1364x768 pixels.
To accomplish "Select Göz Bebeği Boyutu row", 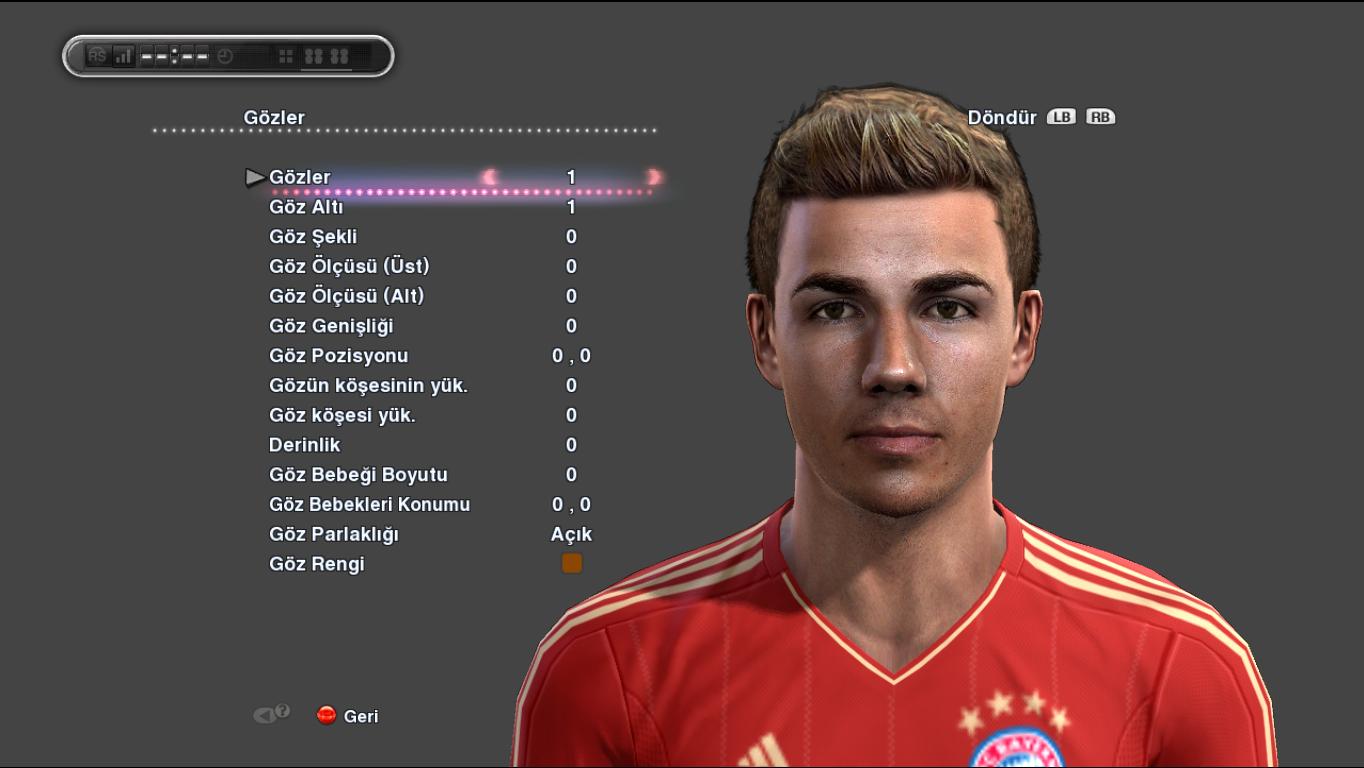I will [x=358, y=475].
